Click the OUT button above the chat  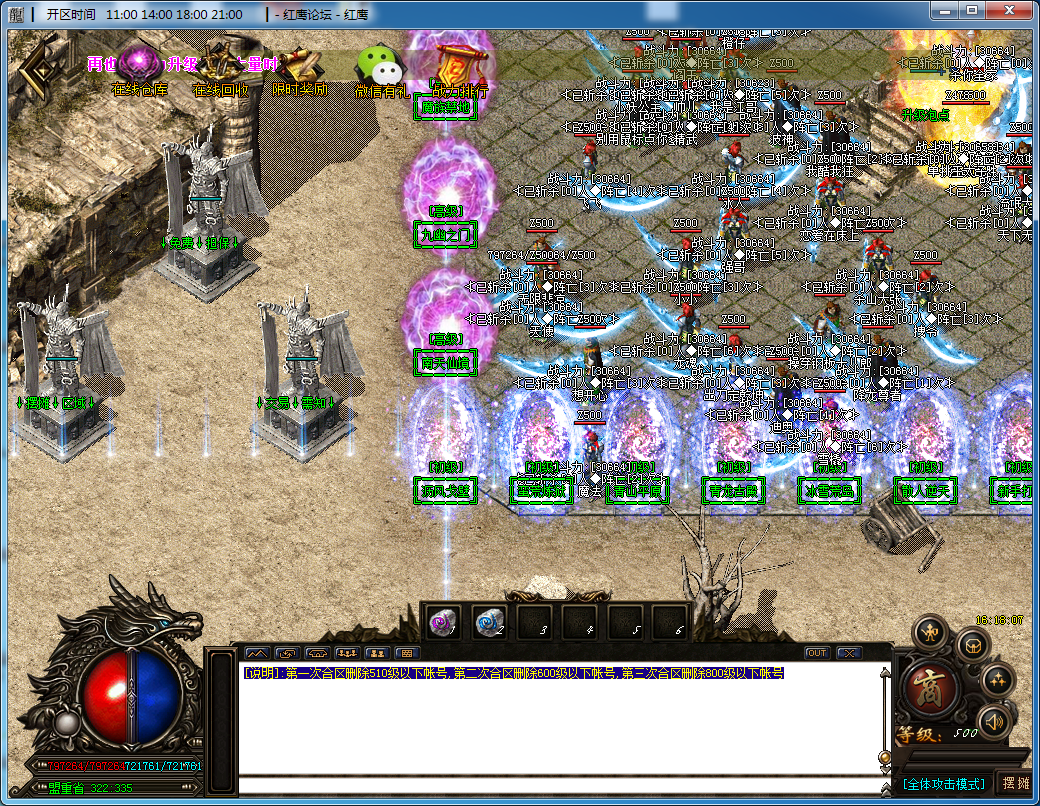[817, 653]
